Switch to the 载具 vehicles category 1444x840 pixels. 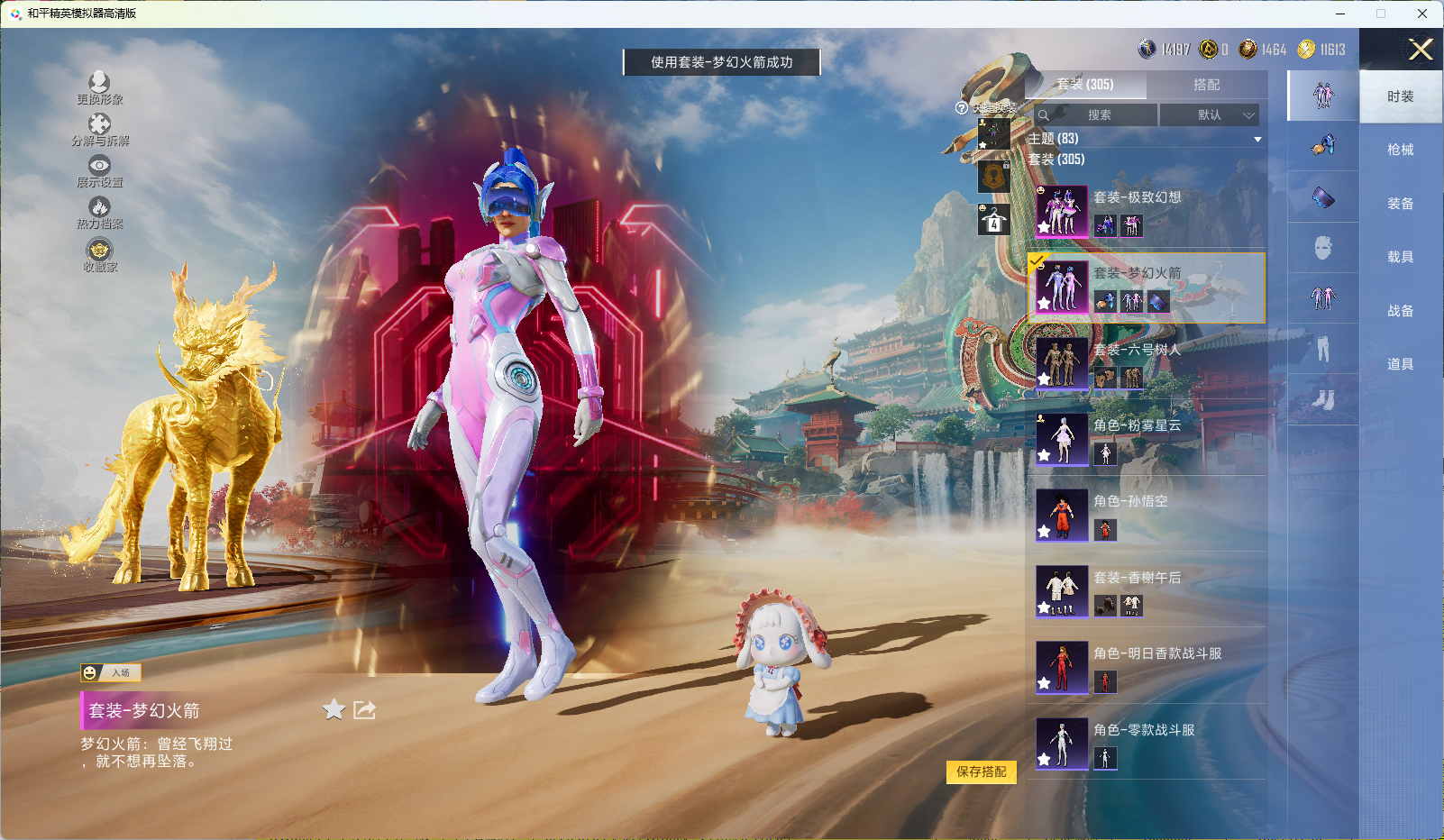[1400, 257]
